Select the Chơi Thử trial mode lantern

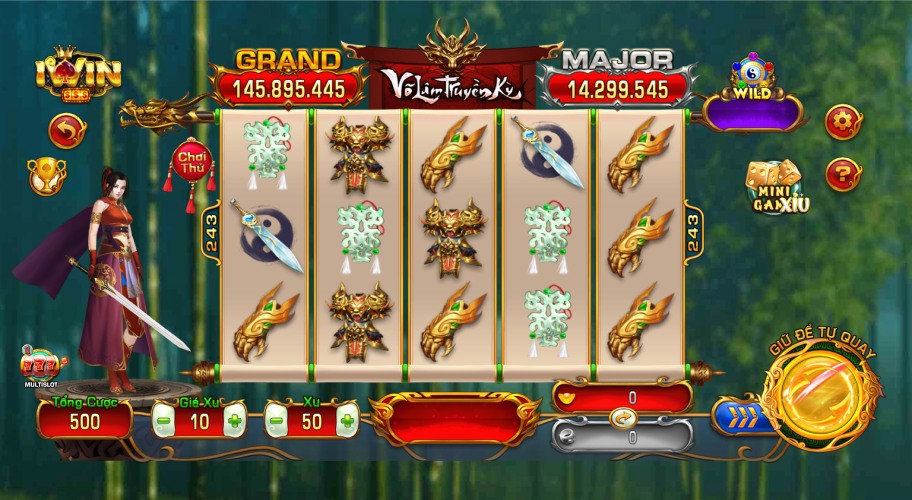coord(190,163)
